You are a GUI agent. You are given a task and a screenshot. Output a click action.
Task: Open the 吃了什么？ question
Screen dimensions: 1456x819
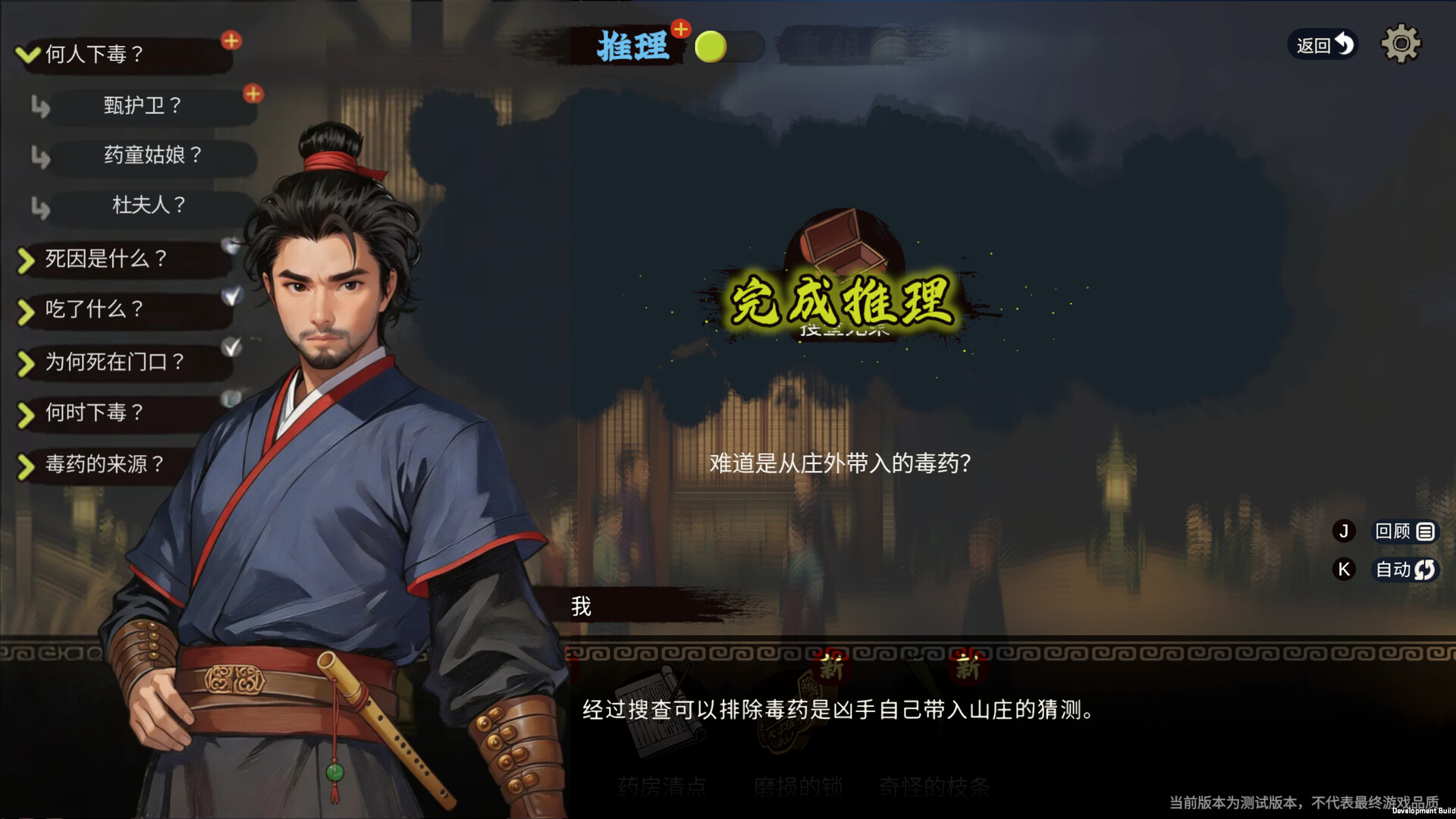[x=95, y=310]
